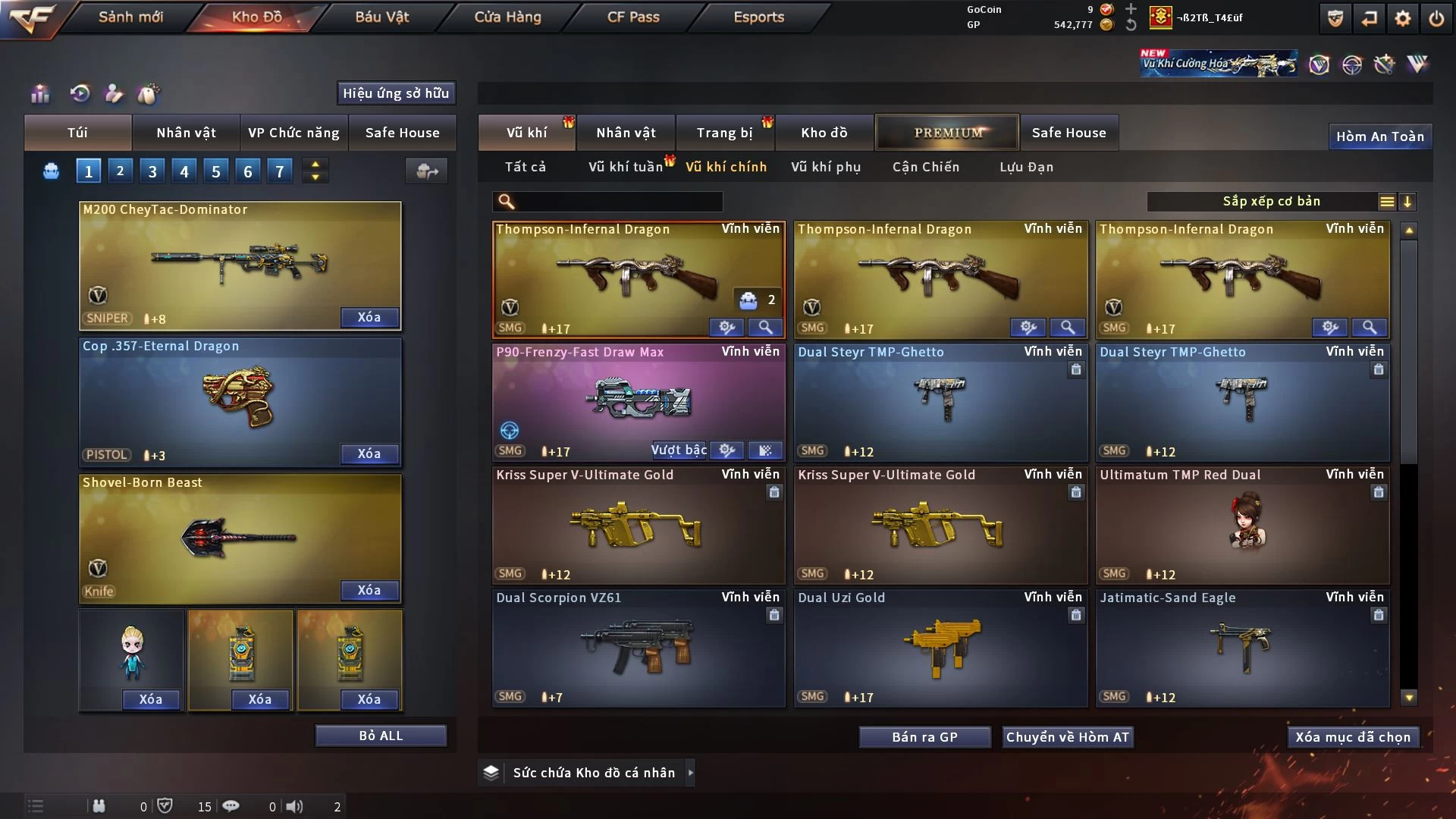Viewport: 1456px width, 819px height.
Task: Open the Báu Vật menu
Action: pyautogui.click(x=381, y=17)
